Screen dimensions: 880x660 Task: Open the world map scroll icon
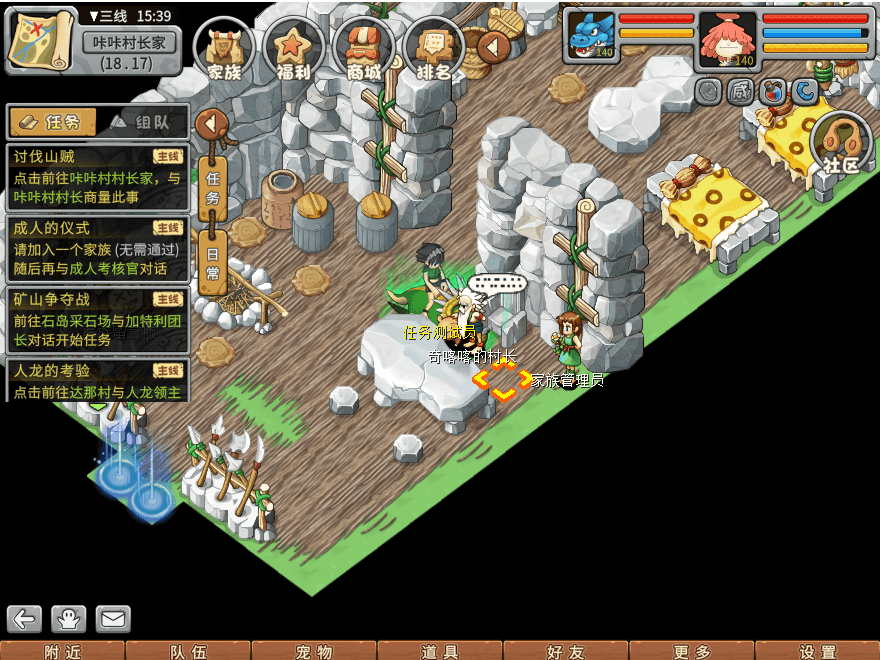pos(42,39)
